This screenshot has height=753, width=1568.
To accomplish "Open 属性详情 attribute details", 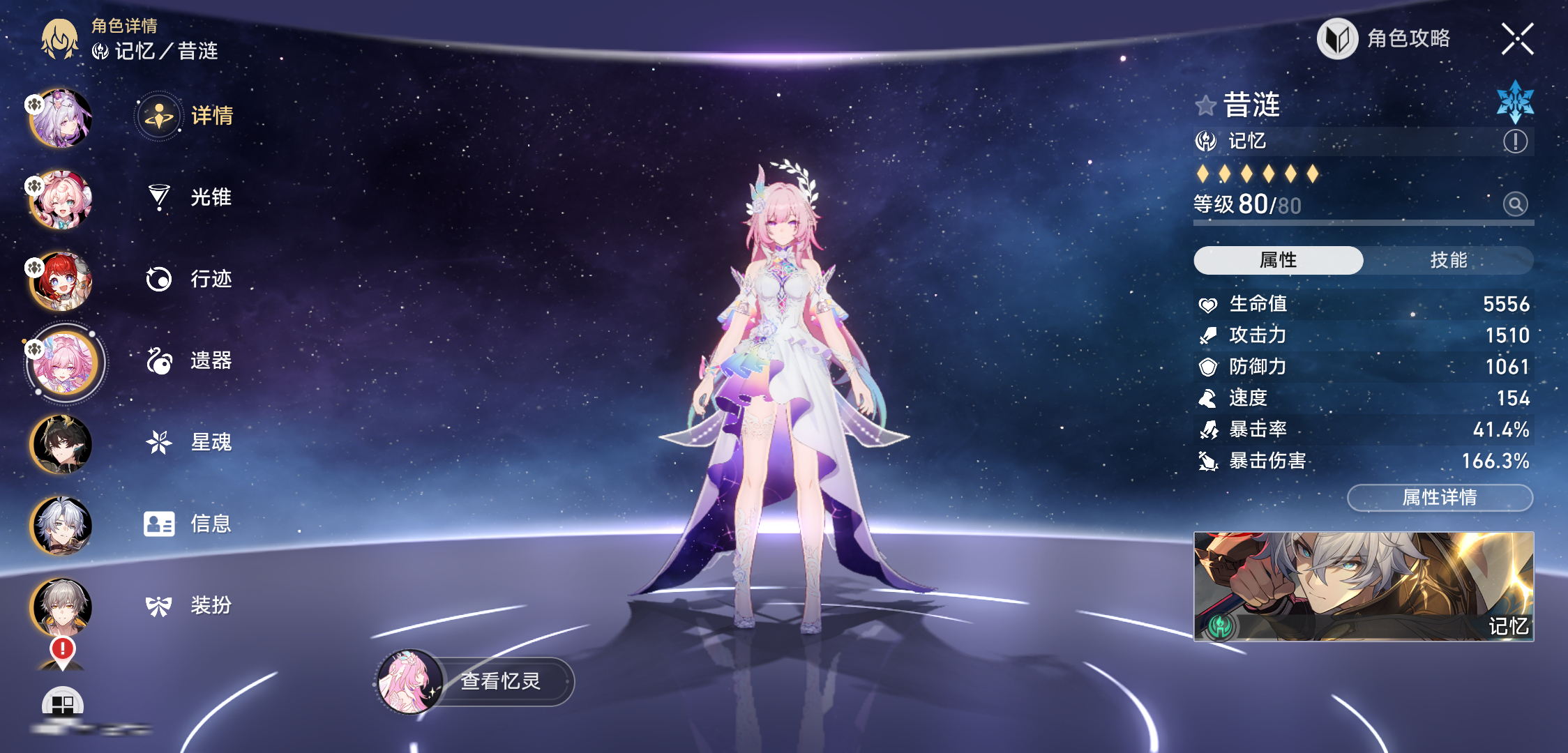I will (1440, 498).
